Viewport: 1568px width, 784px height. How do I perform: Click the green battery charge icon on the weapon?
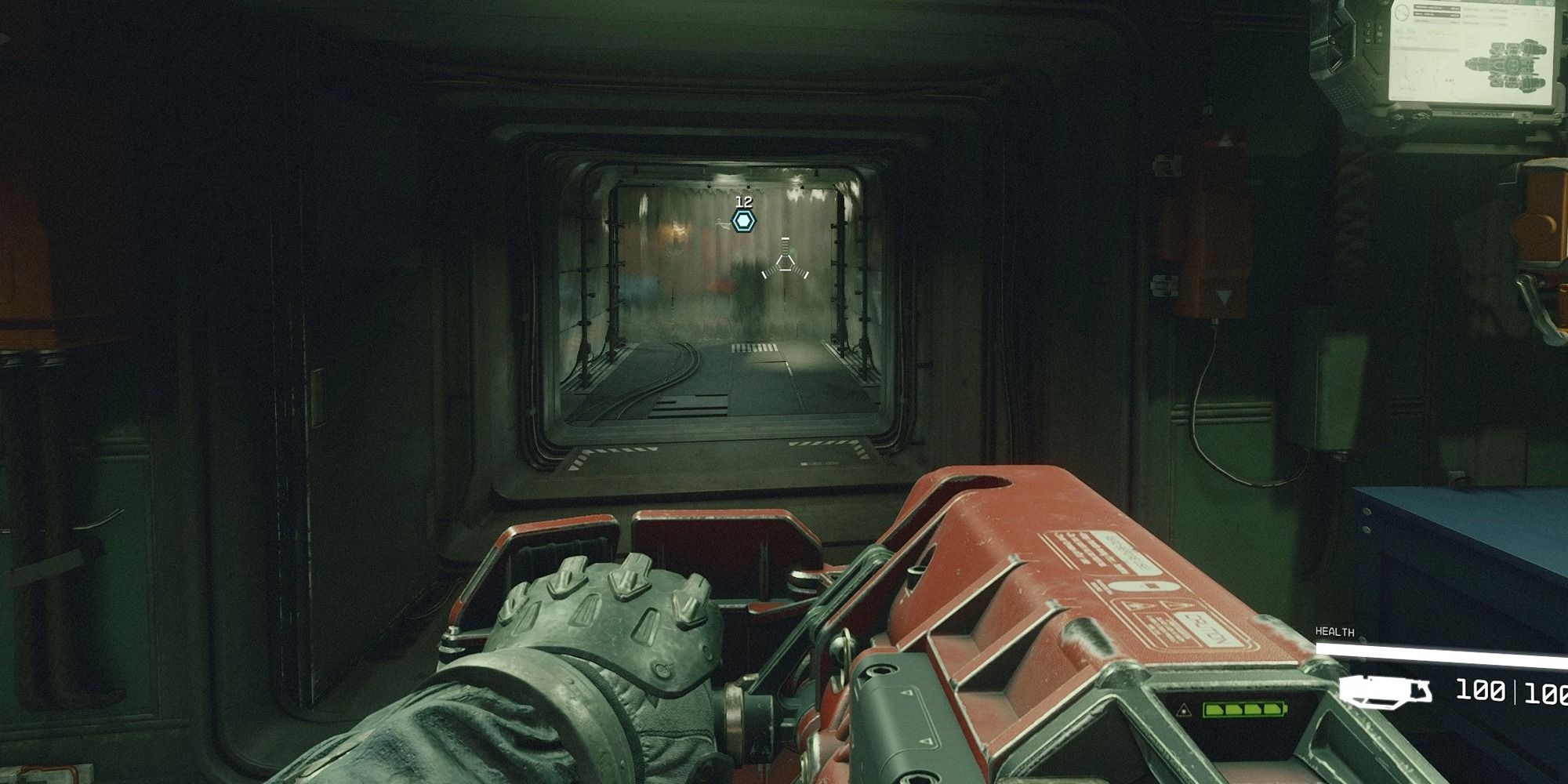[1243, 710]
